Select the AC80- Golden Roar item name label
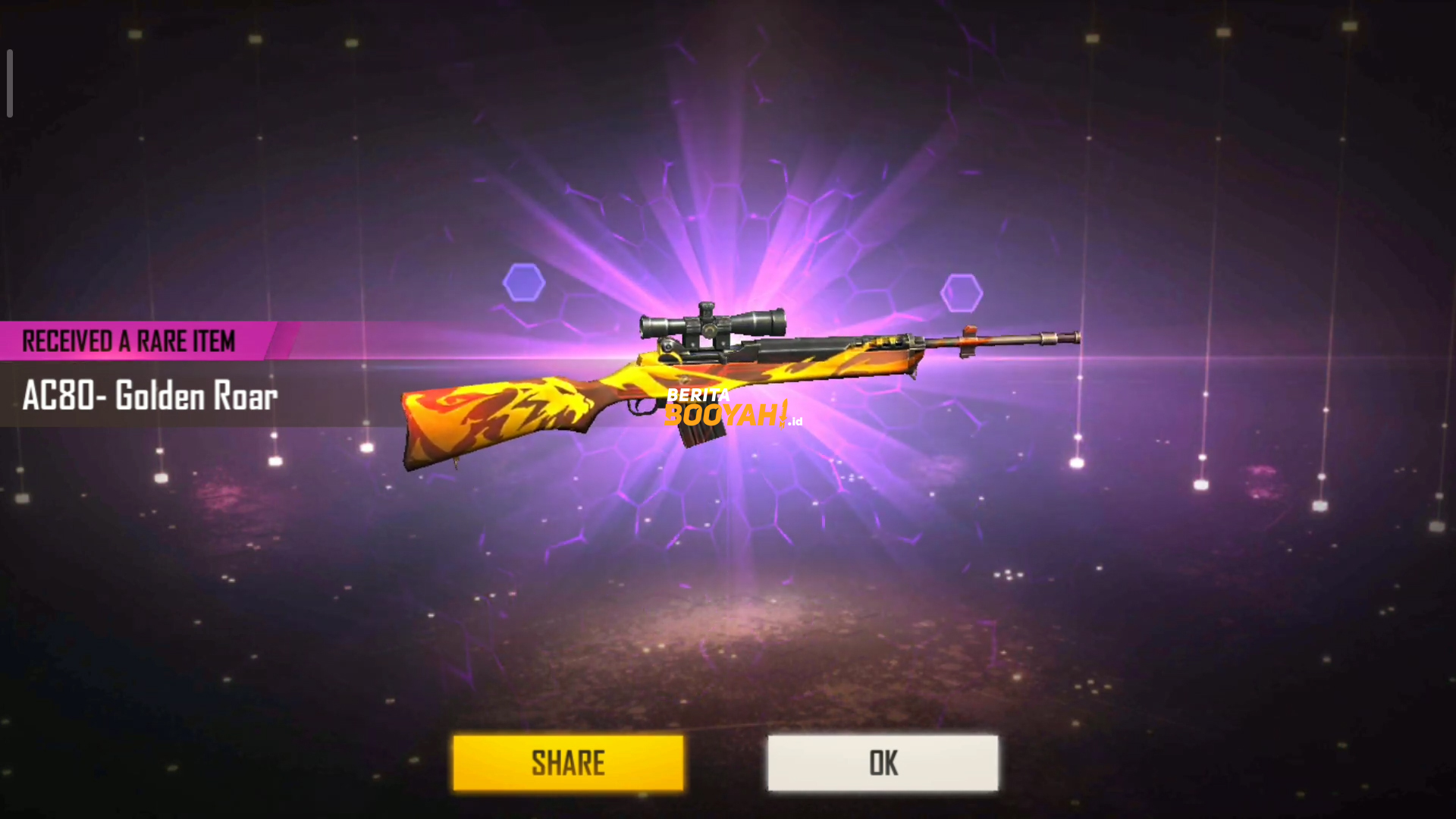Image resolution: width=1456 pixels, height=819 pixels. click(149, 396)
